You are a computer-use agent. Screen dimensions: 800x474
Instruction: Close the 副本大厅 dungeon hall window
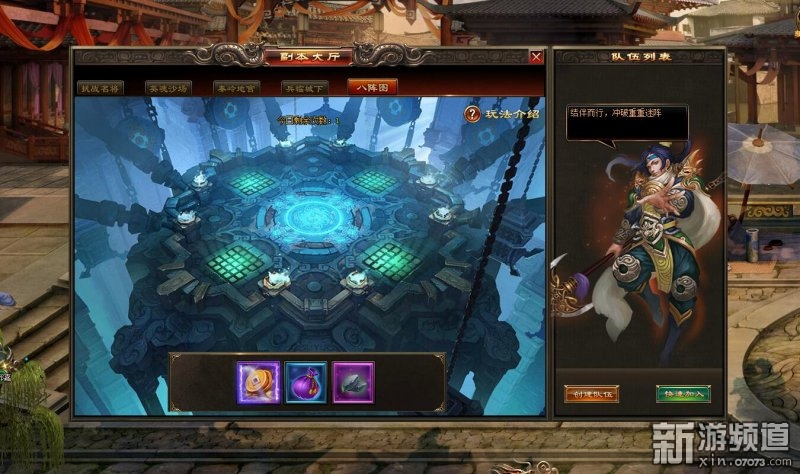coord(537,58)
